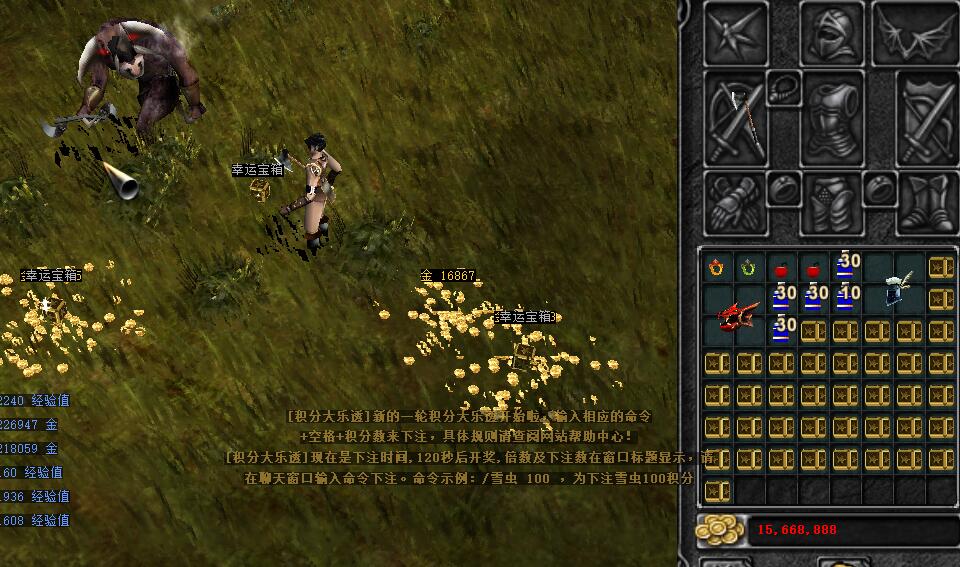Select the blue potion stack of 10

(x=846, y=297)
